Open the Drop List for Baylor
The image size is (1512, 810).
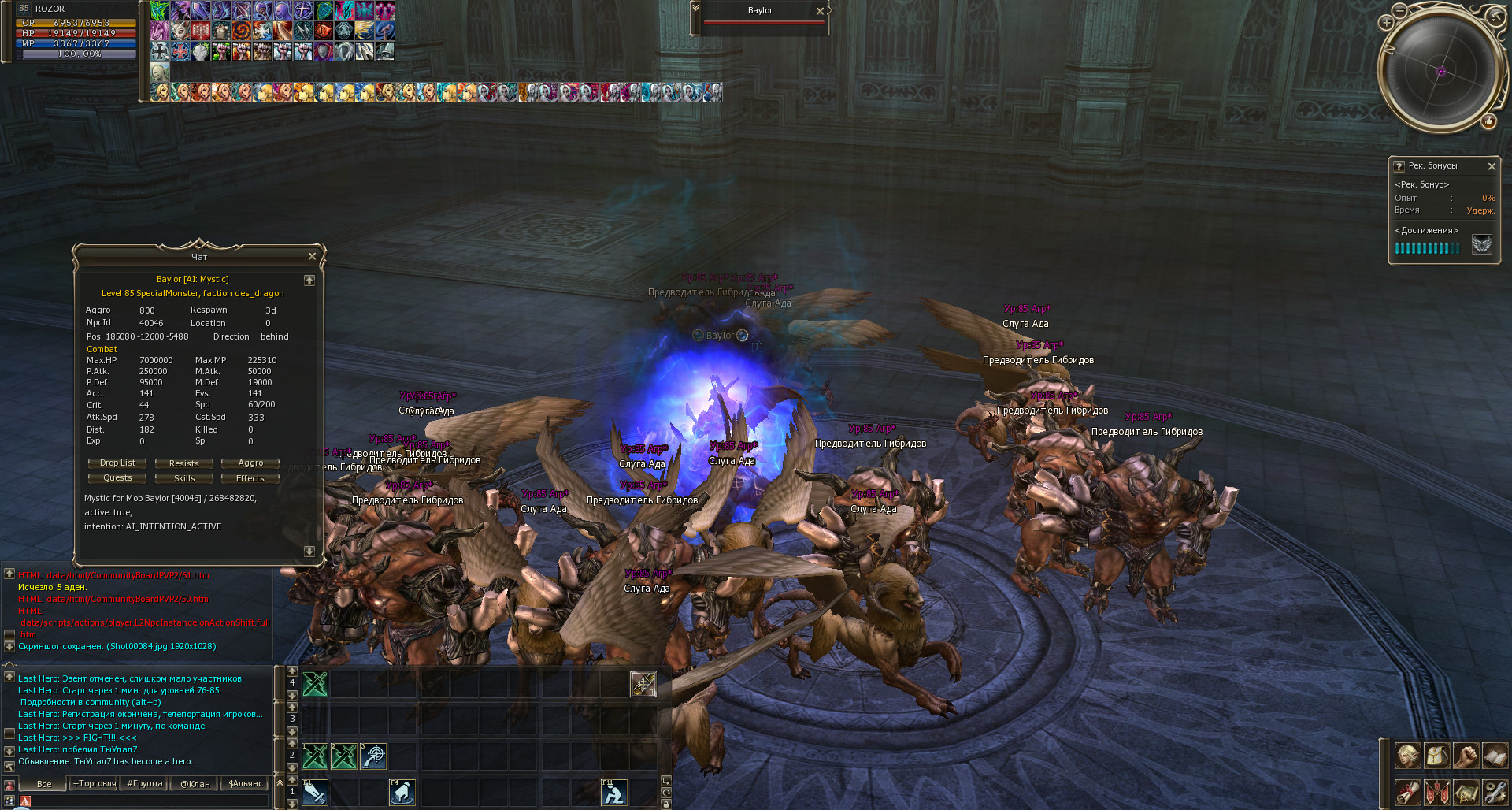117,463
